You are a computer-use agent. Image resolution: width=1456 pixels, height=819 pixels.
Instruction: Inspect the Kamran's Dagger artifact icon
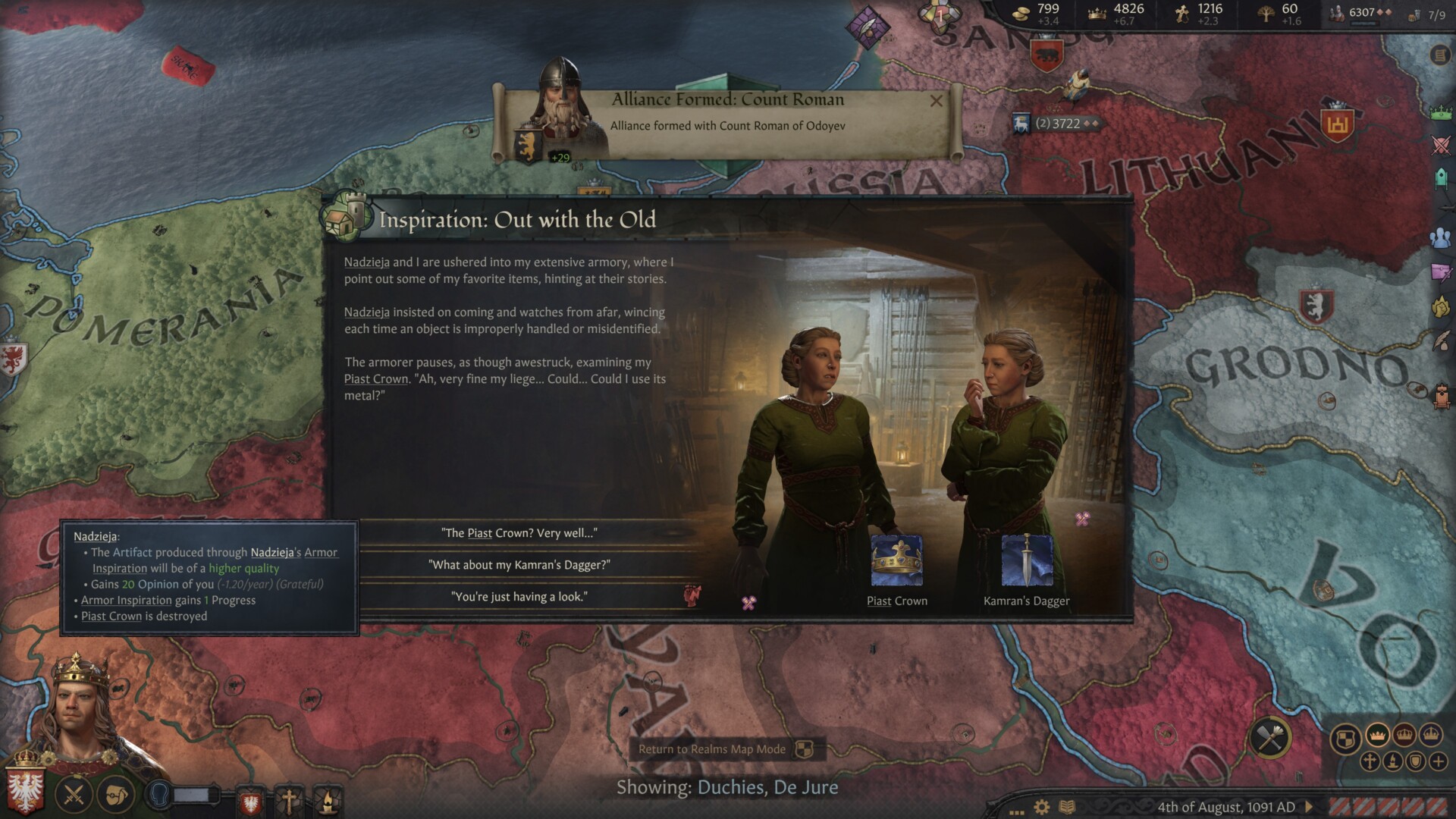click(1027, 561)
